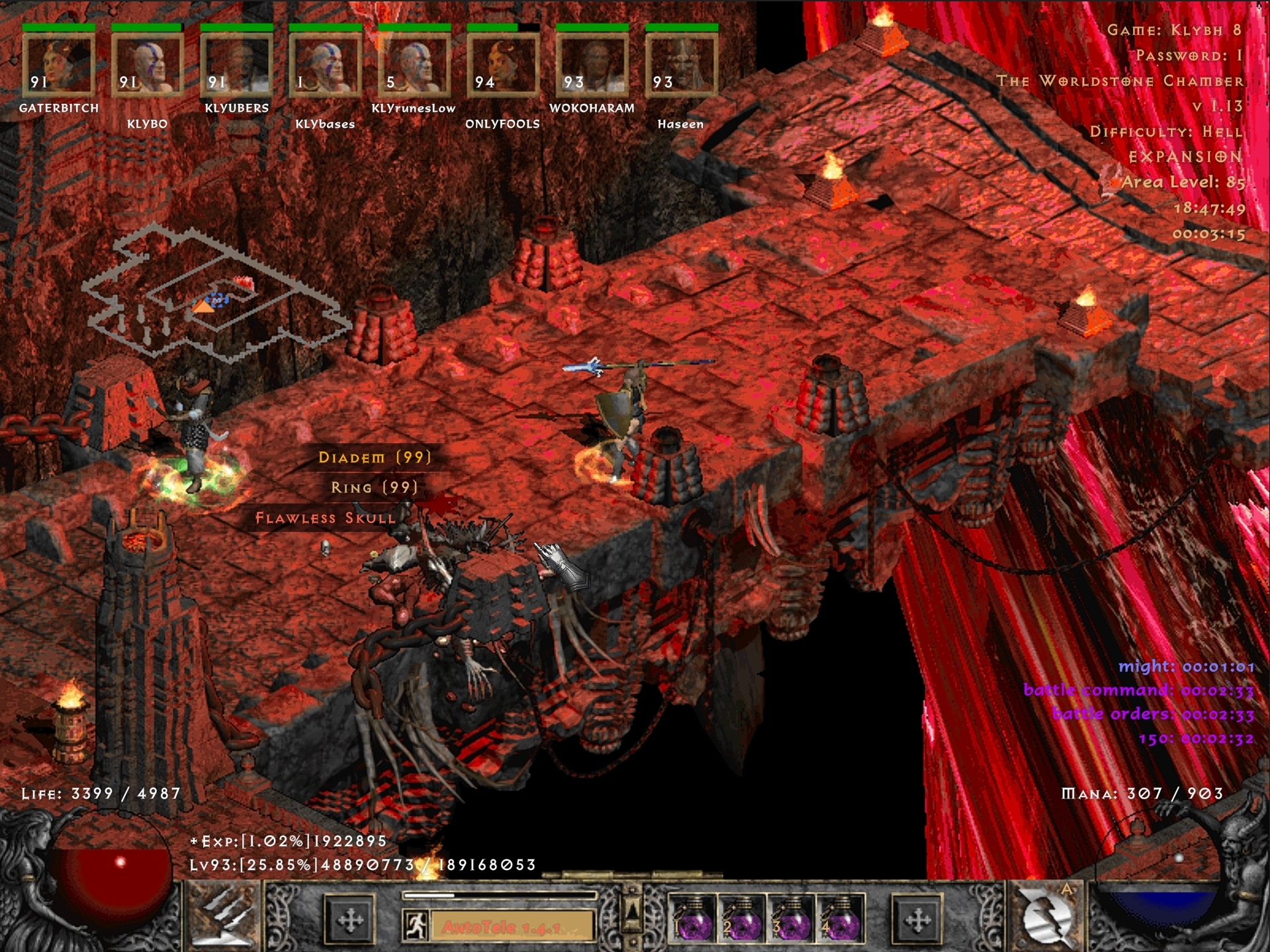Use the purple potion in belt slot 1

(692, 919)
